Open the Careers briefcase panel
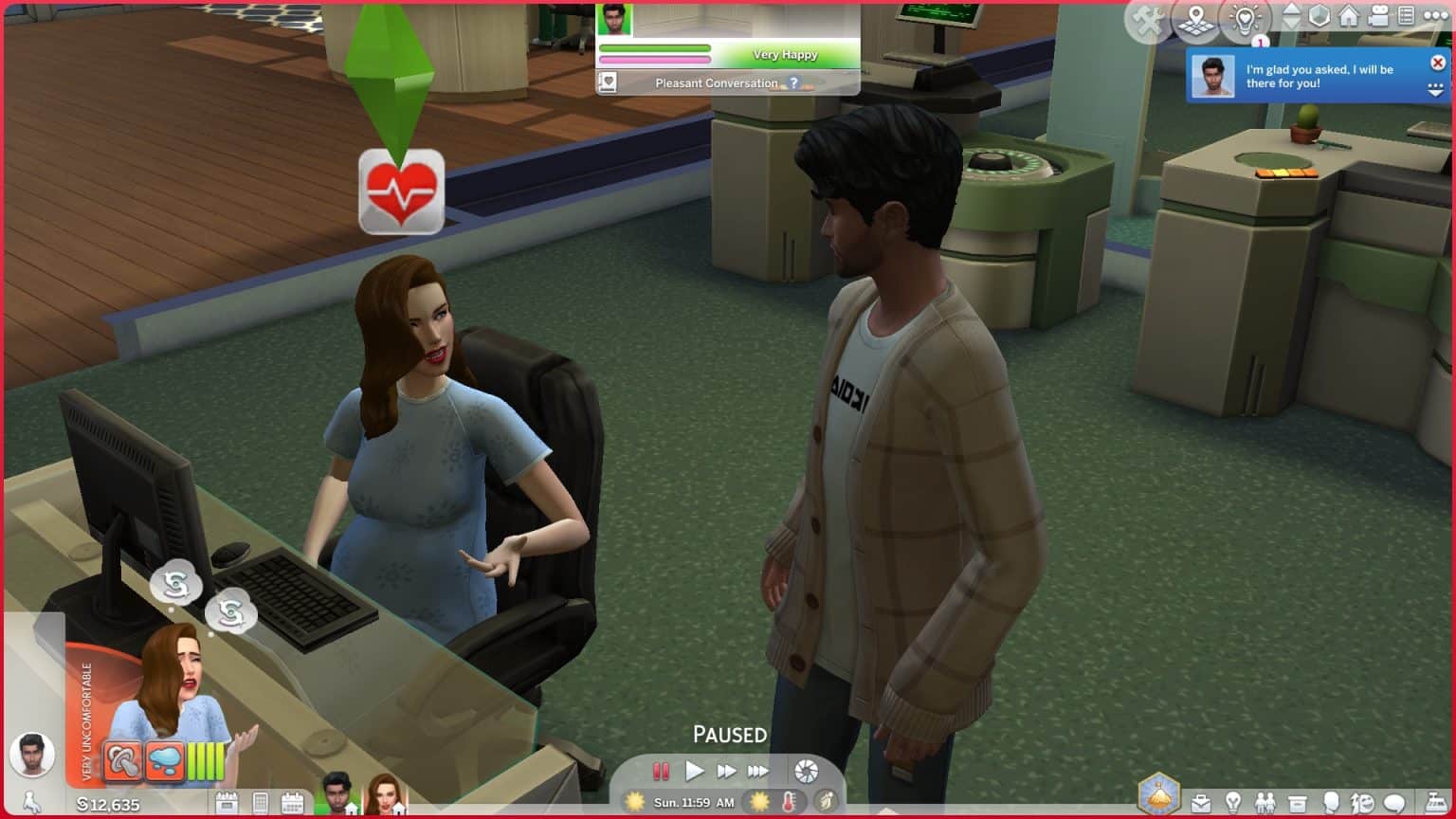 (1200, 805)
